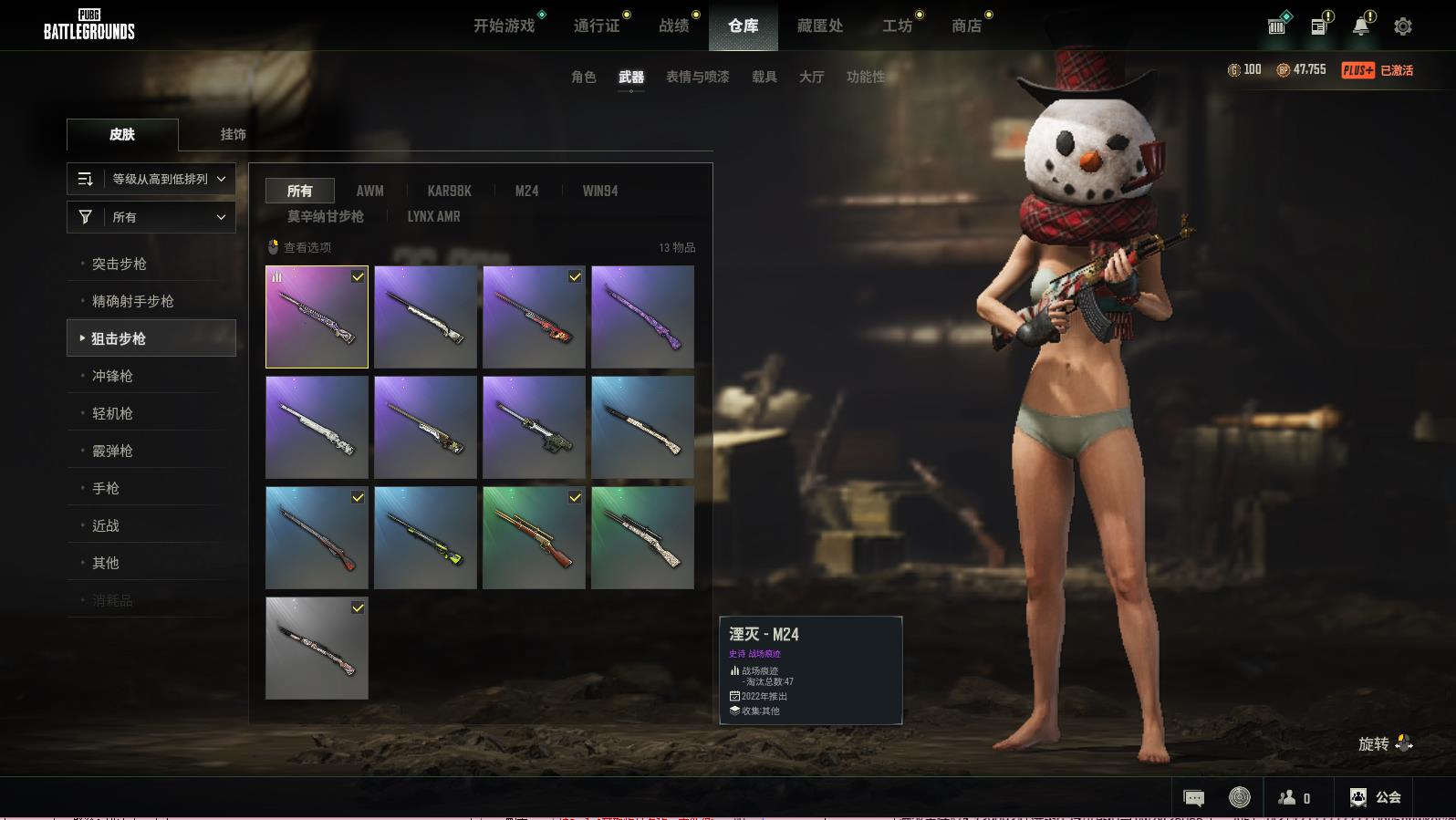Select the purple sniper rifle skin
The image size is (1456, 820).
pos(642,317)
